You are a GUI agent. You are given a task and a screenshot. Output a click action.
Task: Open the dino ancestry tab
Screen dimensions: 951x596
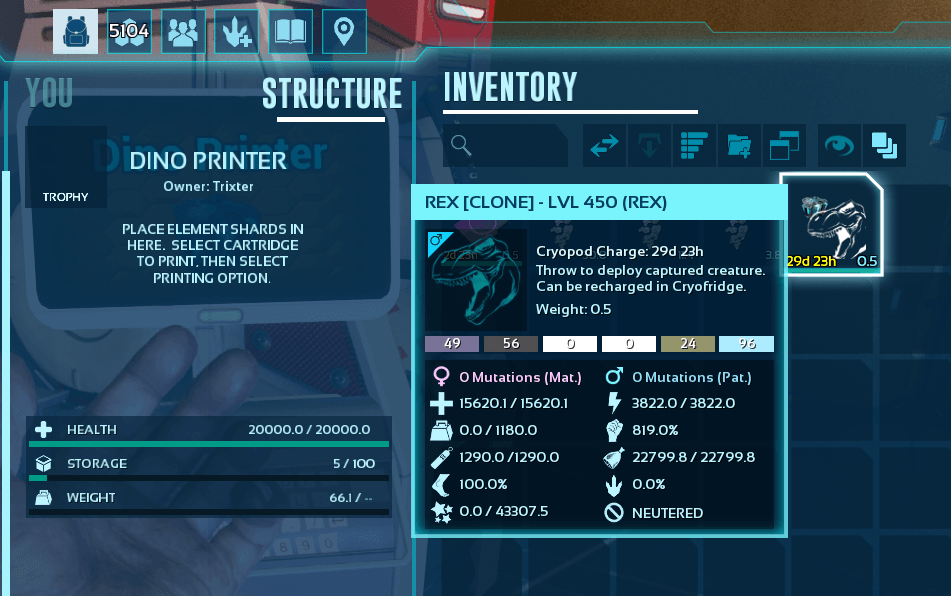click(x=236, y=32)
